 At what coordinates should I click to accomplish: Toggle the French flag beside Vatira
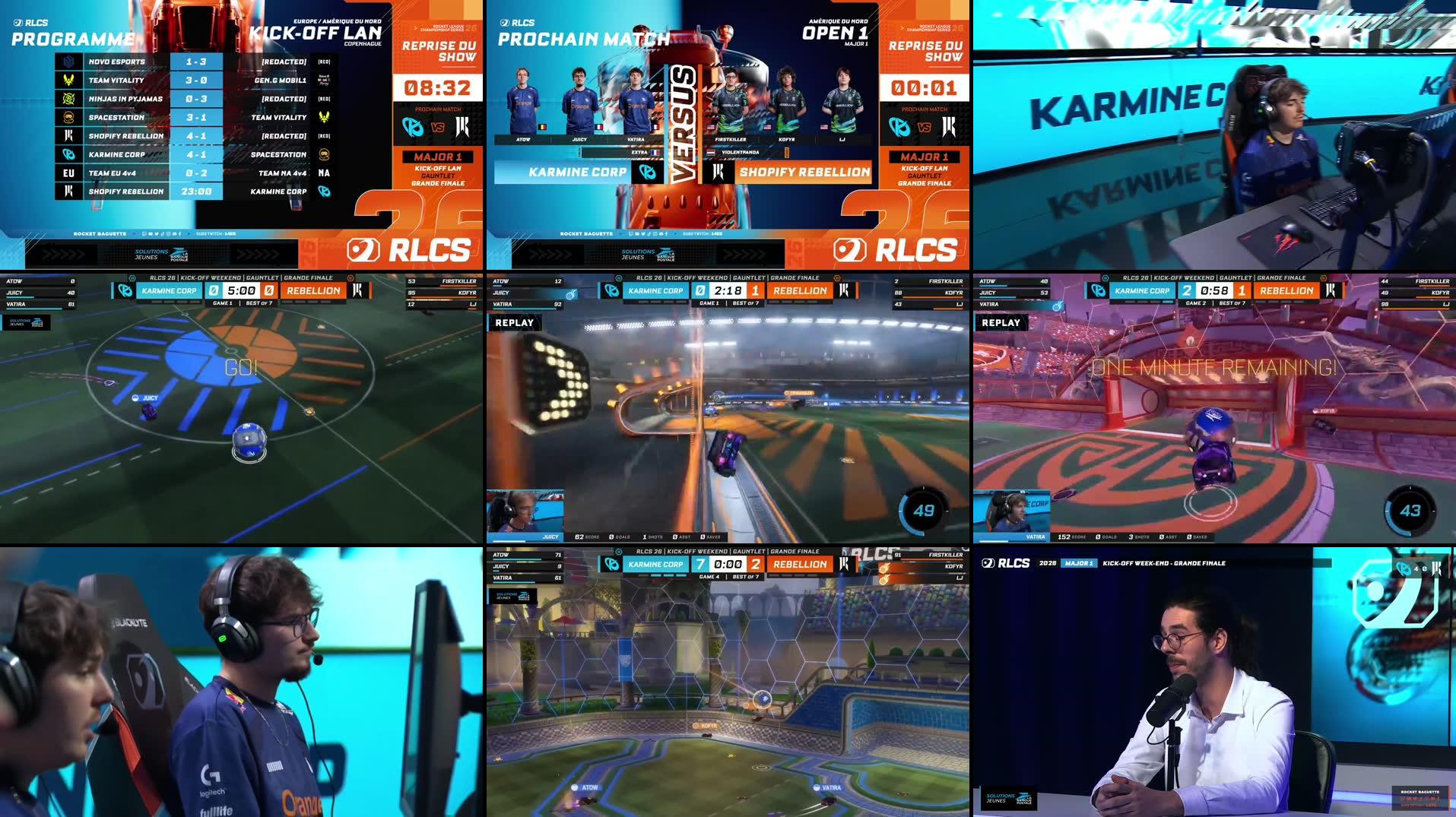(656, 127)
